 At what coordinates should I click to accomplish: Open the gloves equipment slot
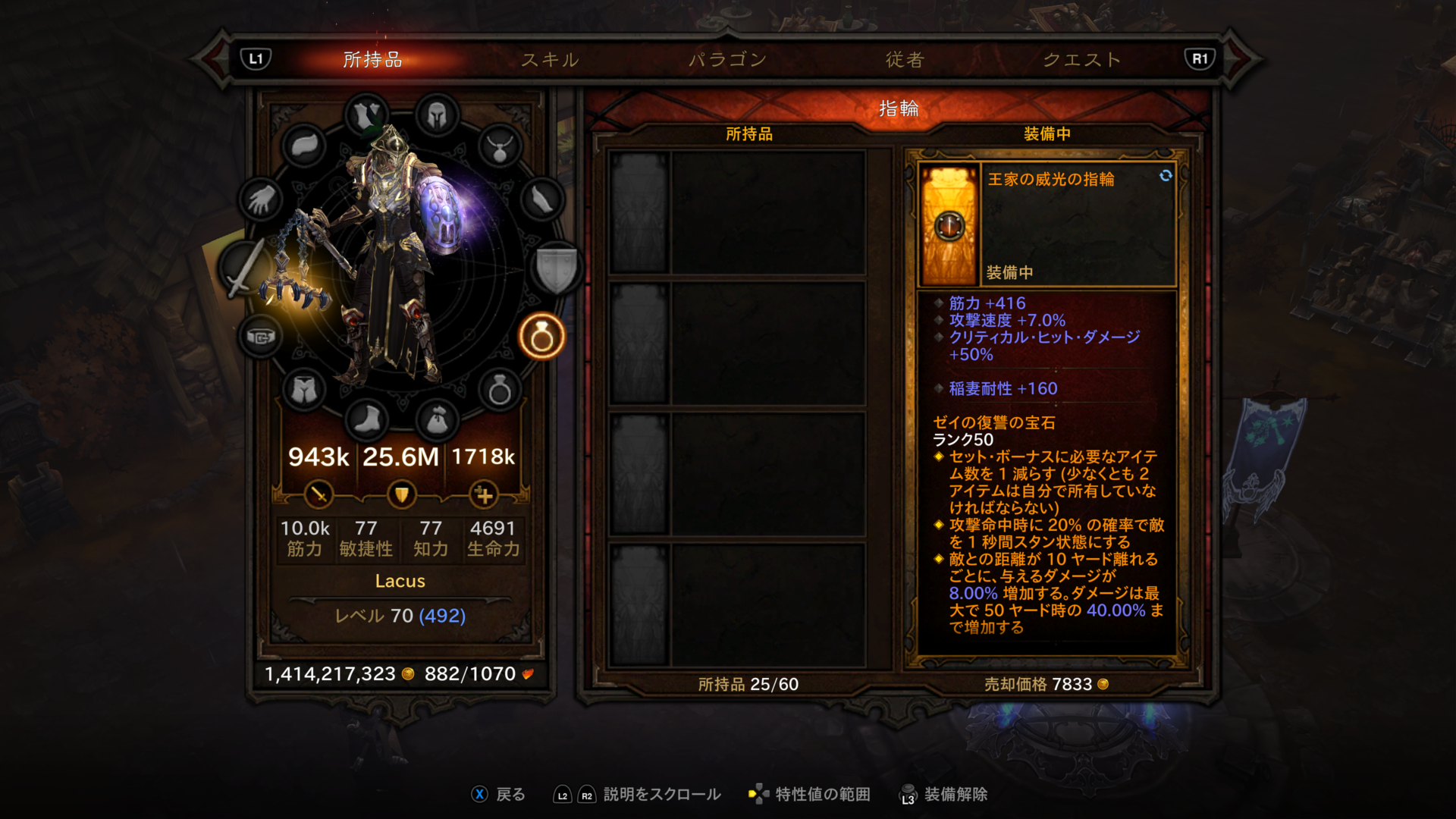(x=261, y=200)
